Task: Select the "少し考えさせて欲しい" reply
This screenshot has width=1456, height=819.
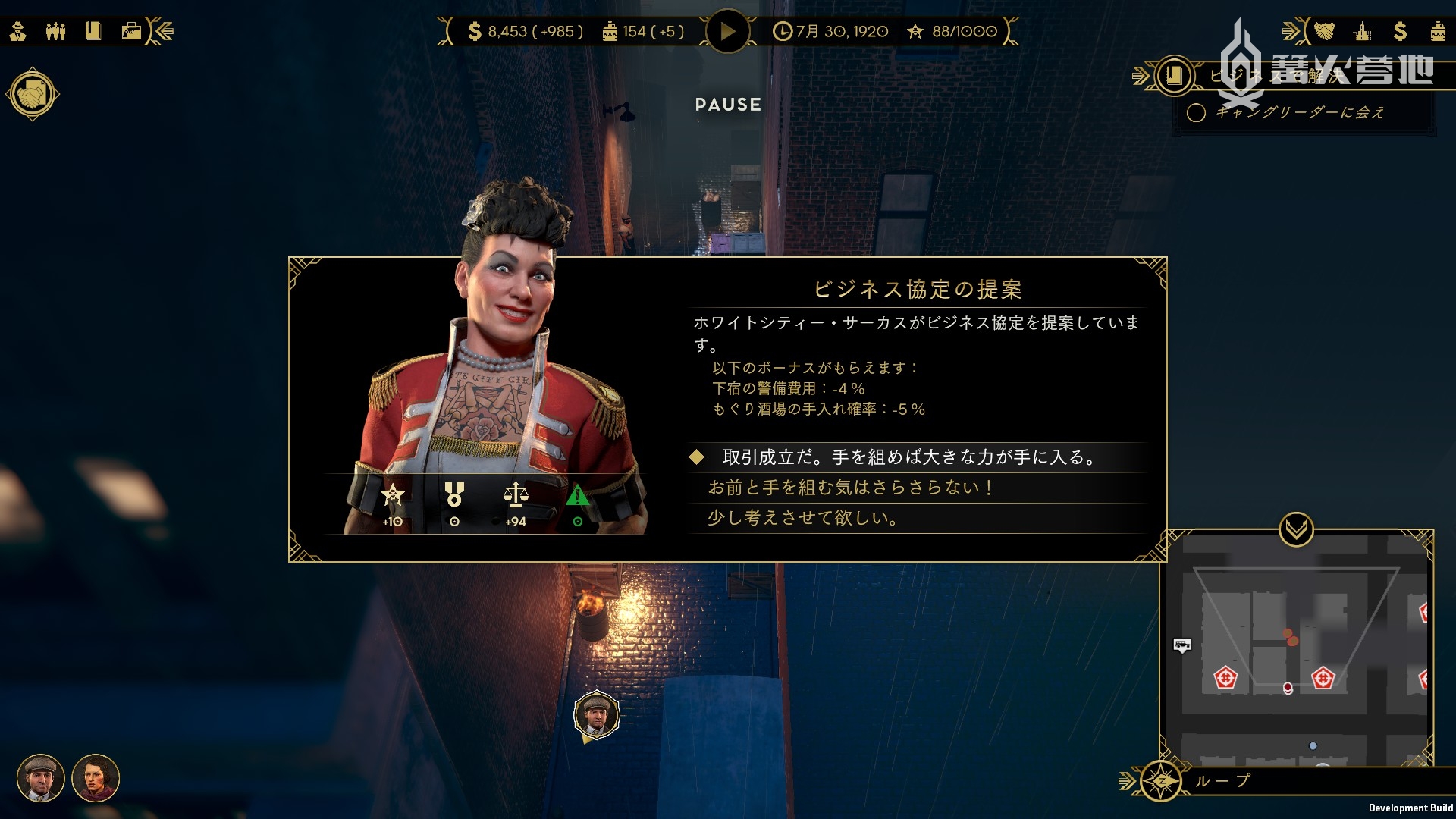Action: (x=802, y=518)
